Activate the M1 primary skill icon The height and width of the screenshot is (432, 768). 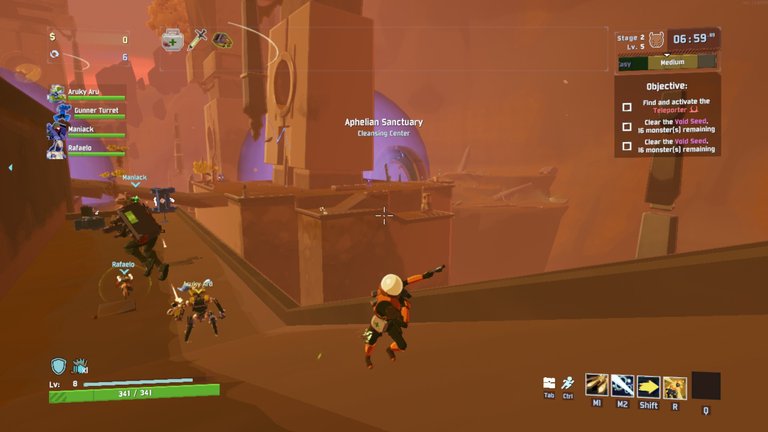pyautogui.click(x=597, y=386)
